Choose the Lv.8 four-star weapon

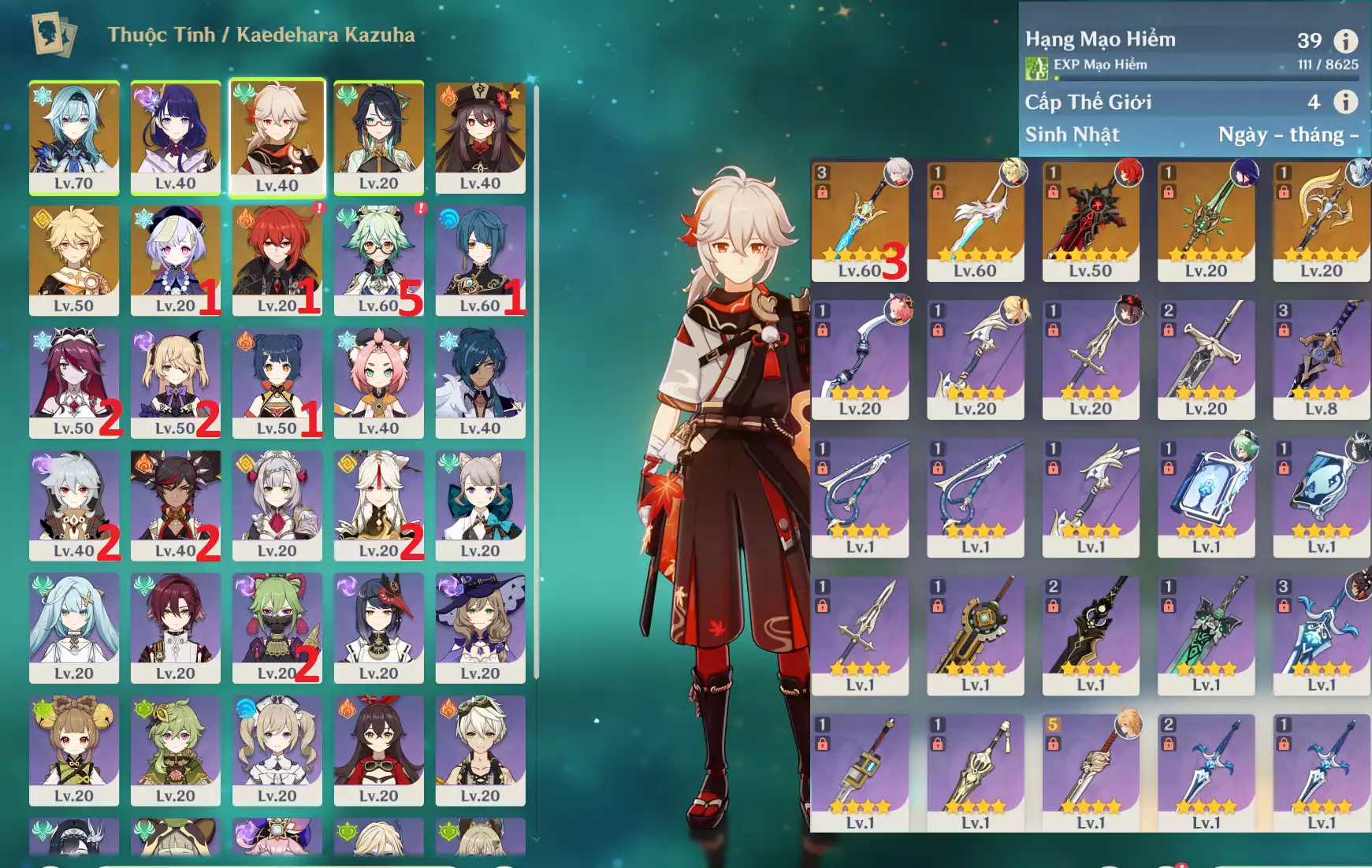(1321, 358)
